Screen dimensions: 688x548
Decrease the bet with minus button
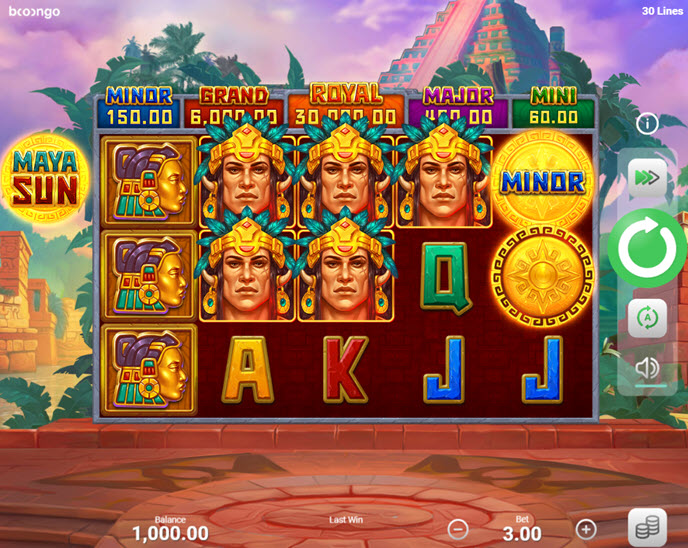click(457, 529)
